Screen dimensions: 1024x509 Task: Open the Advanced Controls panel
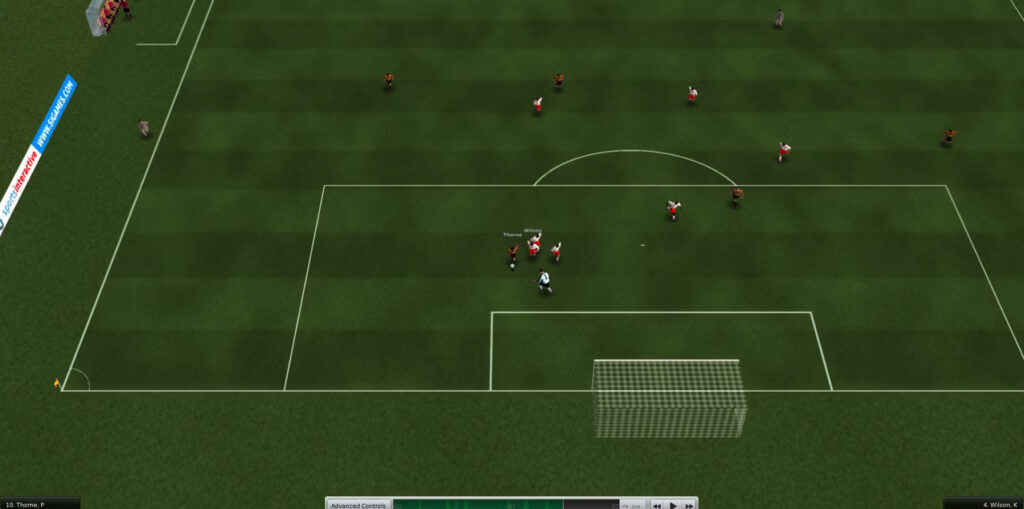point(358,504)
